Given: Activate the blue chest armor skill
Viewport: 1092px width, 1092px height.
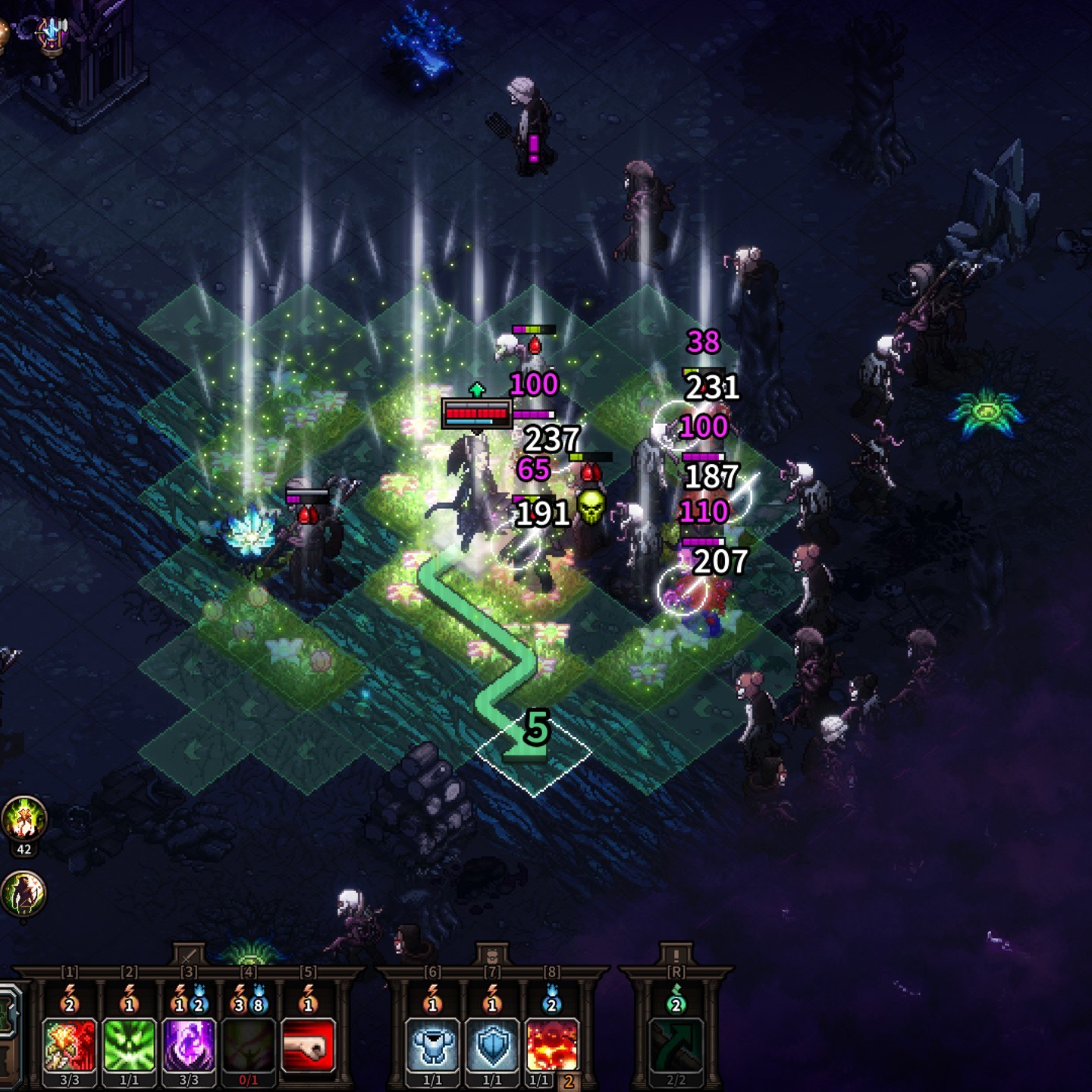Looking at the screenshot, I should 432,1045.
